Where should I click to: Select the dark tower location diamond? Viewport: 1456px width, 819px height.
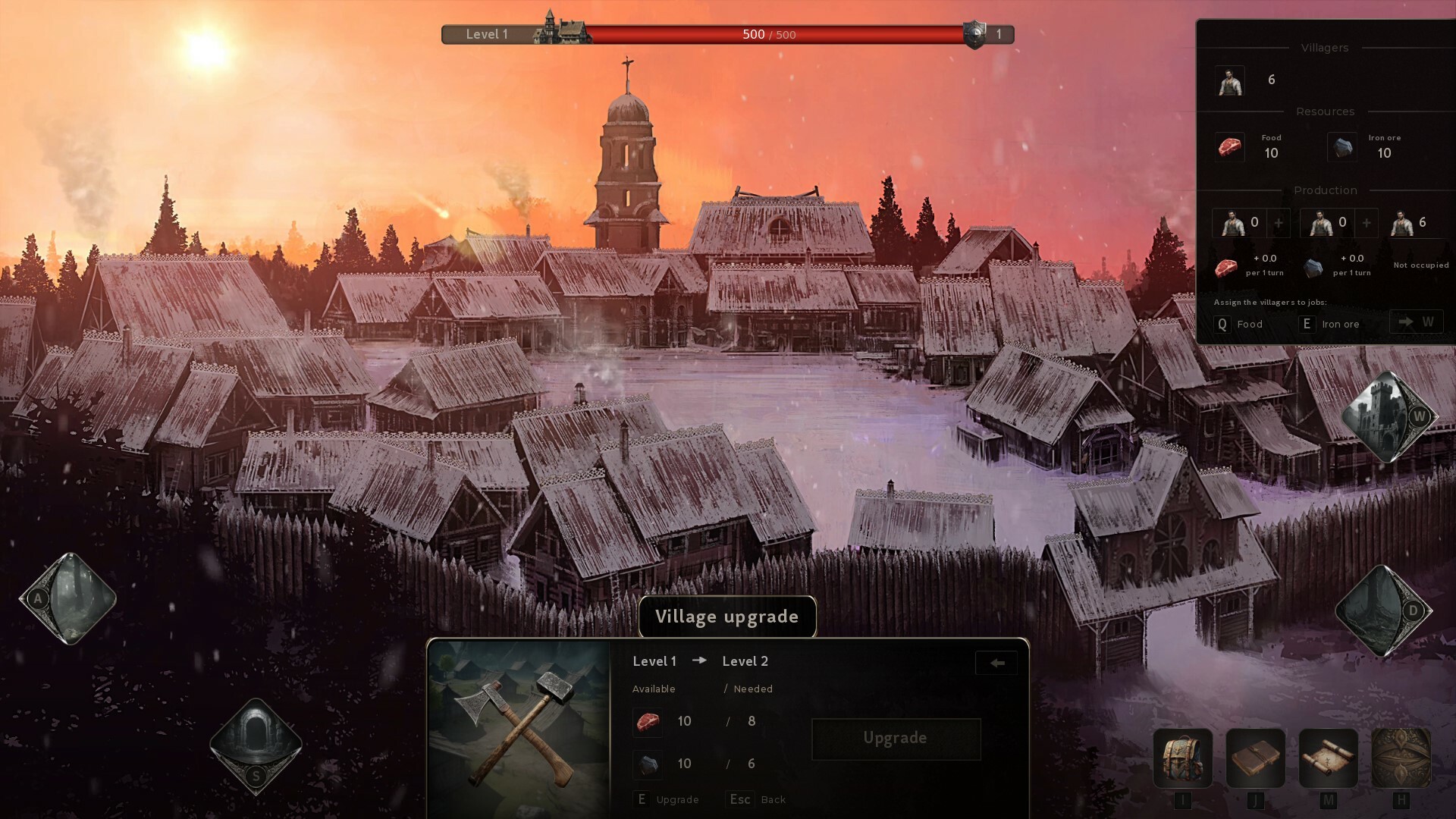click(1383, 610)
